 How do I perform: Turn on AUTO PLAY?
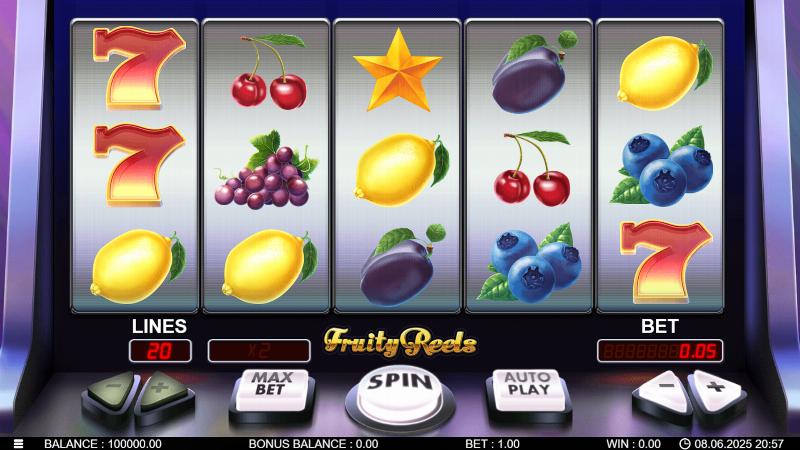click(527, 384)
